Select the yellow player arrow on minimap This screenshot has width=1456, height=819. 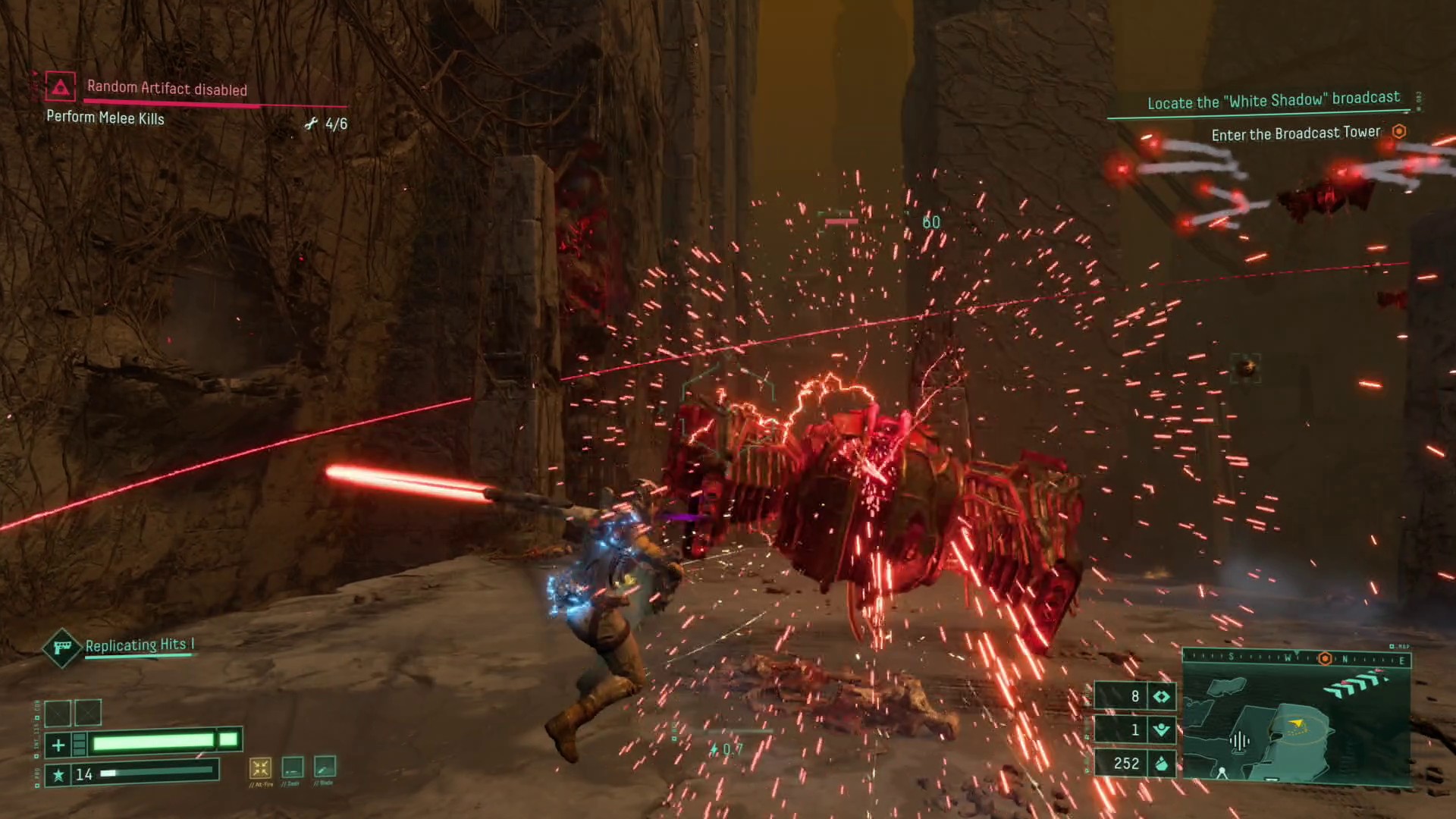[x=1296, y=723]
